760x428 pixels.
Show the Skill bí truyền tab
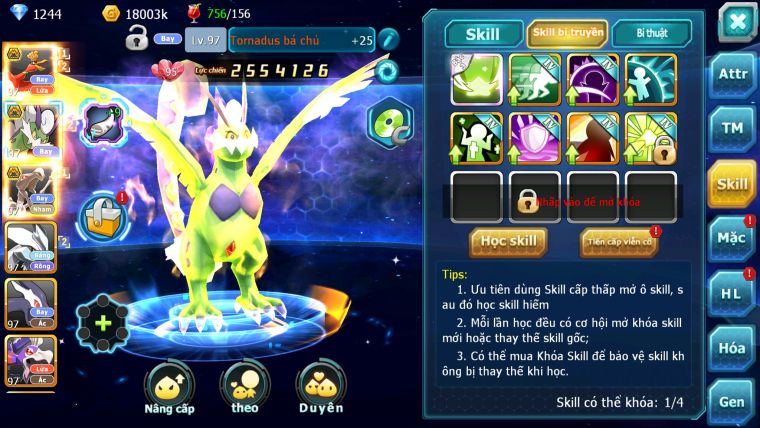click(x=567, y=33)
